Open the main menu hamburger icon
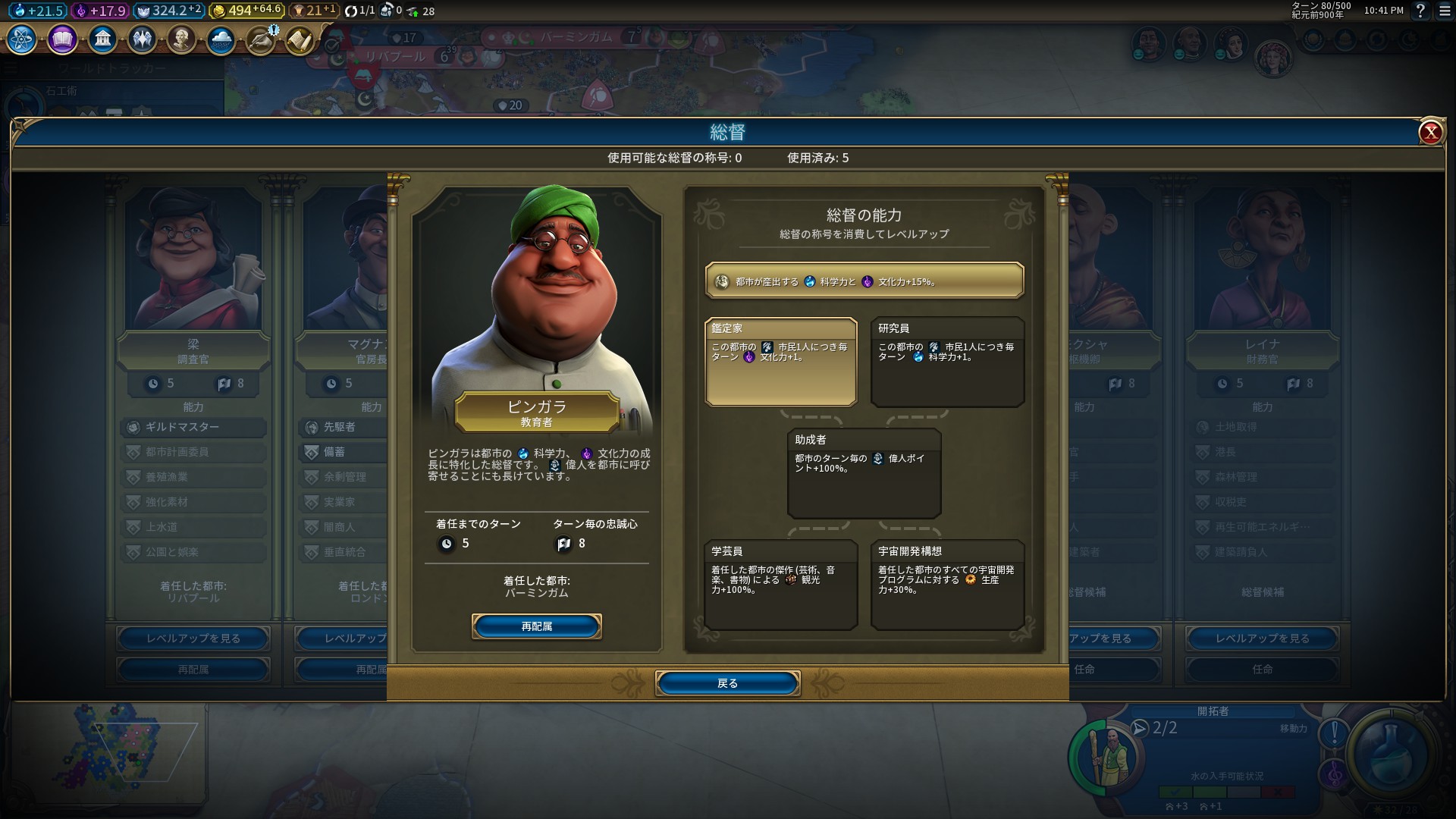The image size is (1456, 819). tap(1445, 11)
